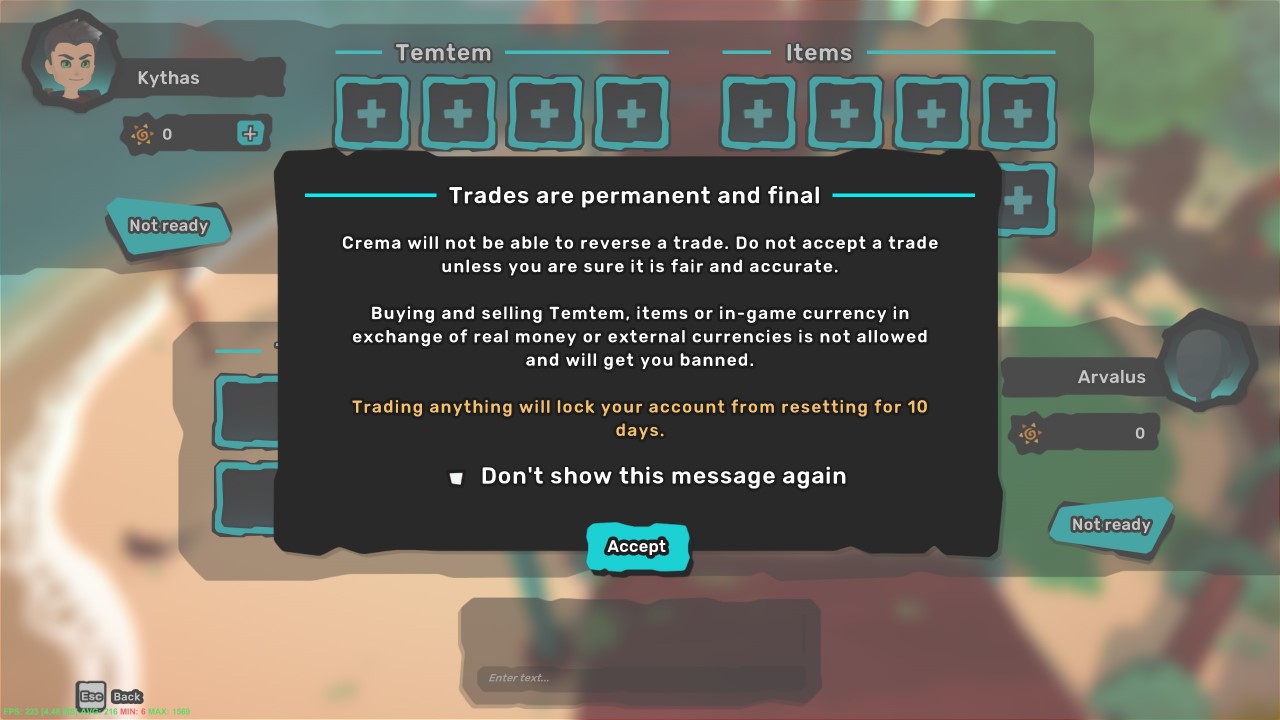The image size is (1280, 720).
Task: Click the fourth Items add slot
Action: point(1017,113)
